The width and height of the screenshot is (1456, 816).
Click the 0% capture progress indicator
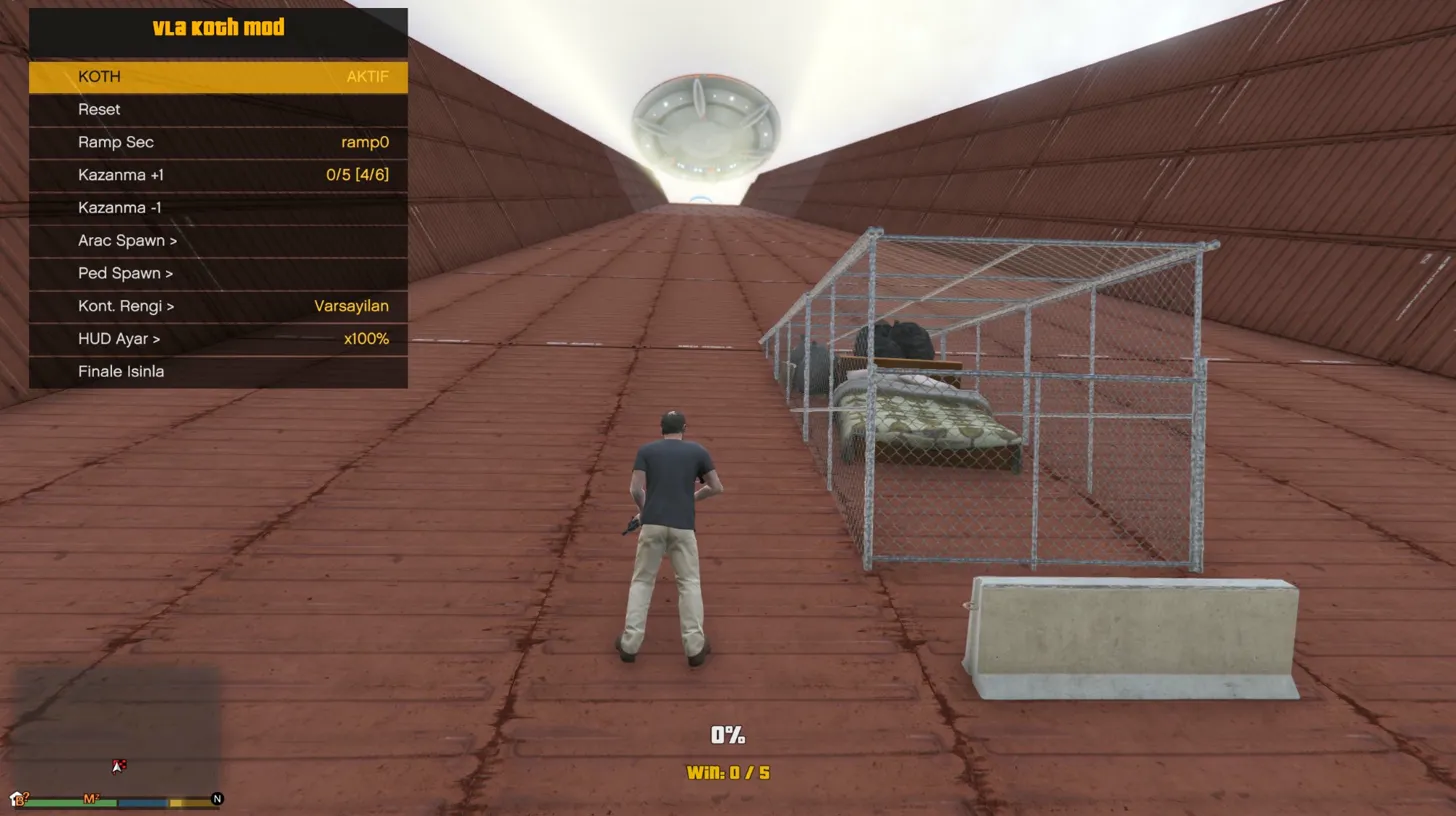pyautogui.click(x=727, y=735)
